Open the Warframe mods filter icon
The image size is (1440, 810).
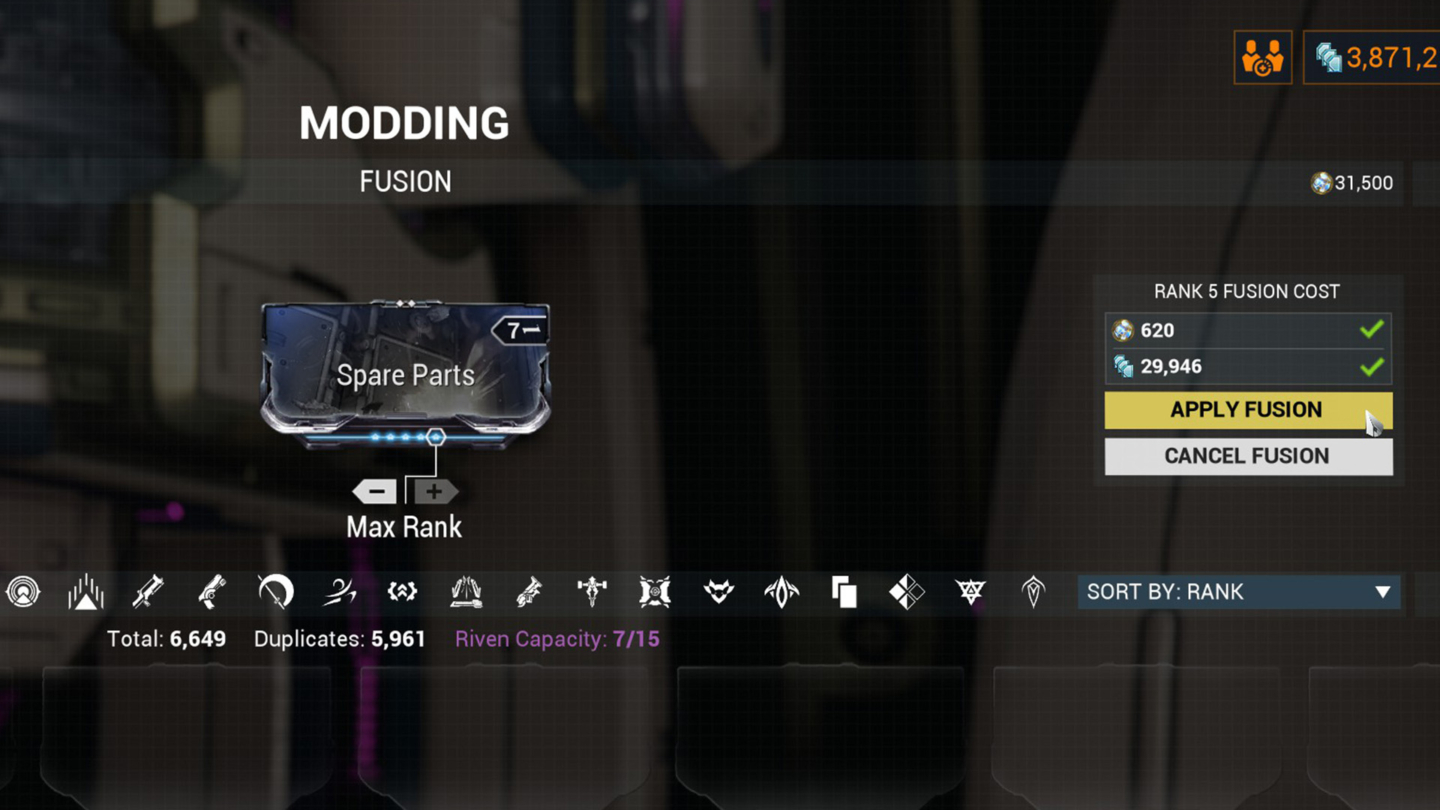pyautogui.click(x=86, y=591)
